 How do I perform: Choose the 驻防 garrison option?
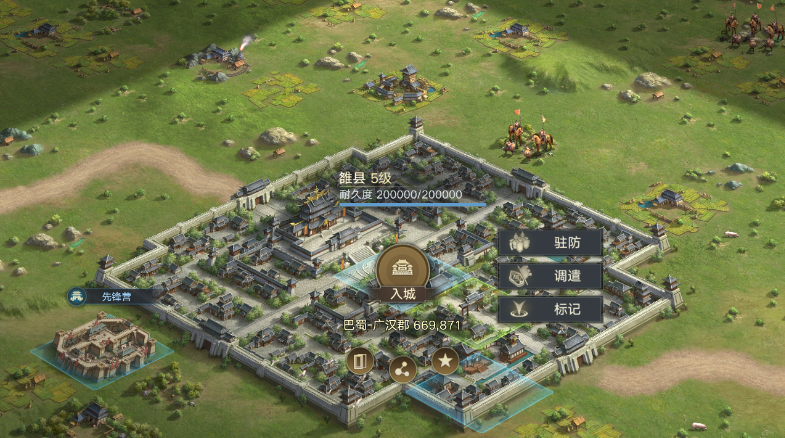(x=550, y=242)
